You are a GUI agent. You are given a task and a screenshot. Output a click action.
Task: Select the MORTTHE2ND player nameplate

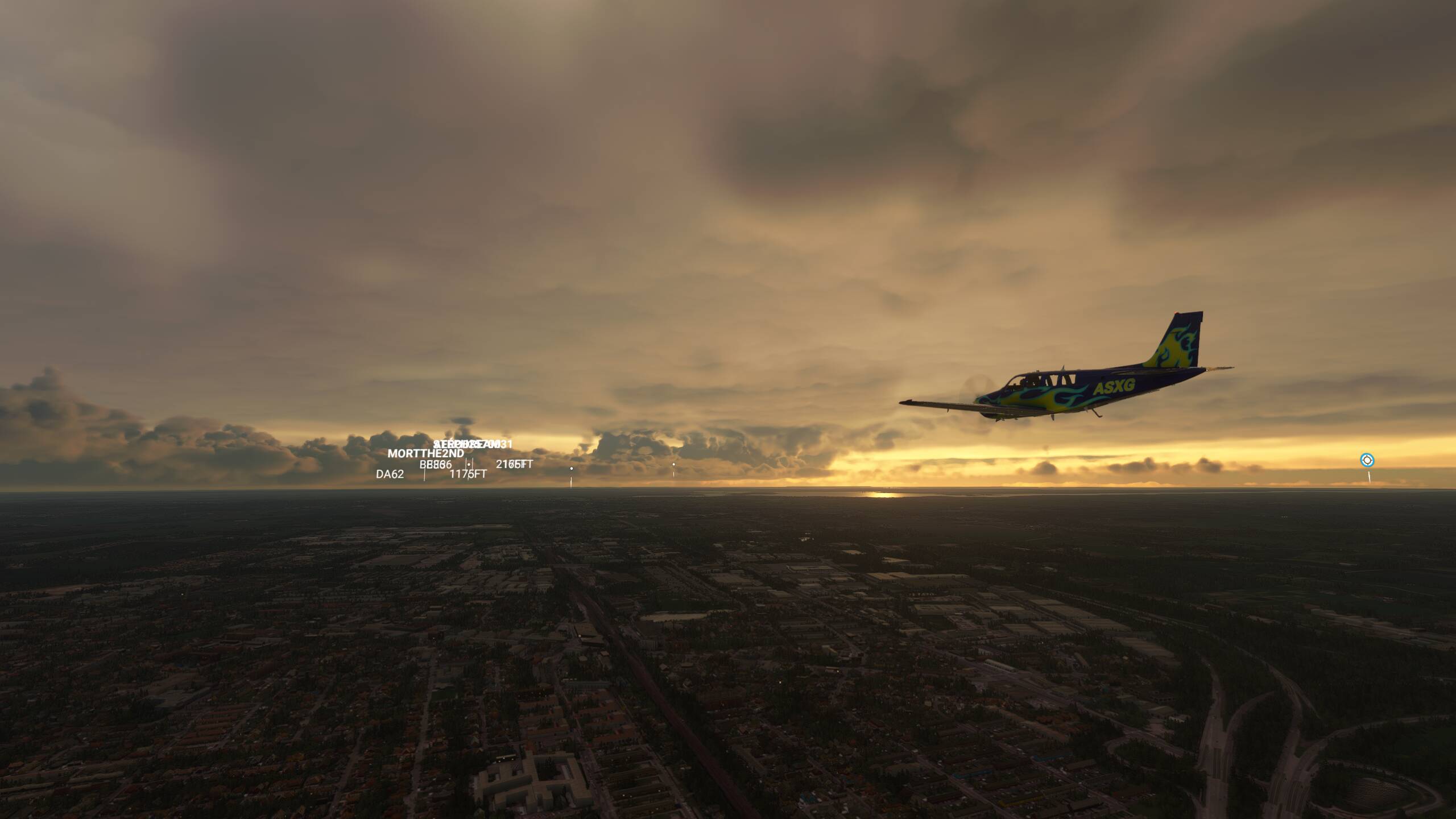pyautogui.click(x=425, y=454)
